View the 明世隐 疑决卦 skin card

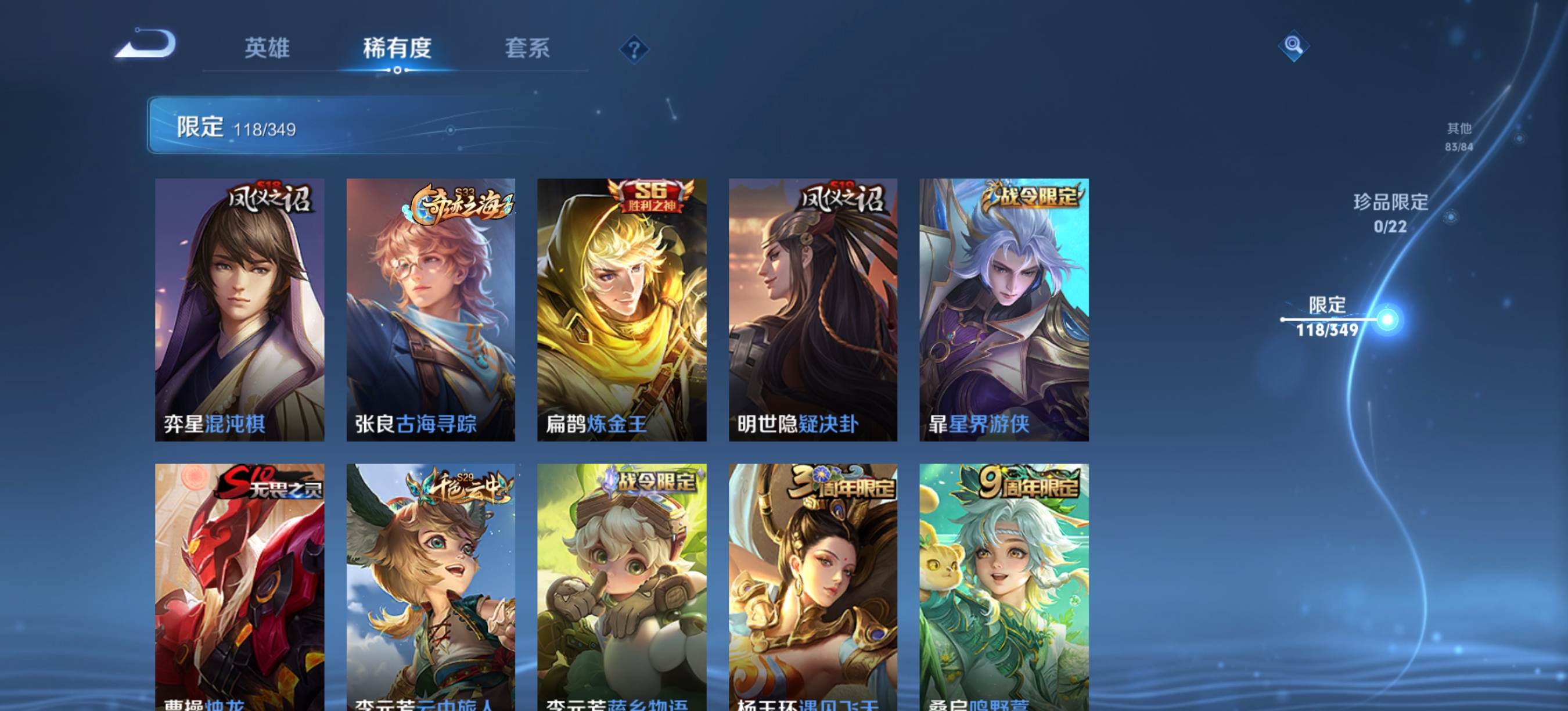(x=812, y=309)
